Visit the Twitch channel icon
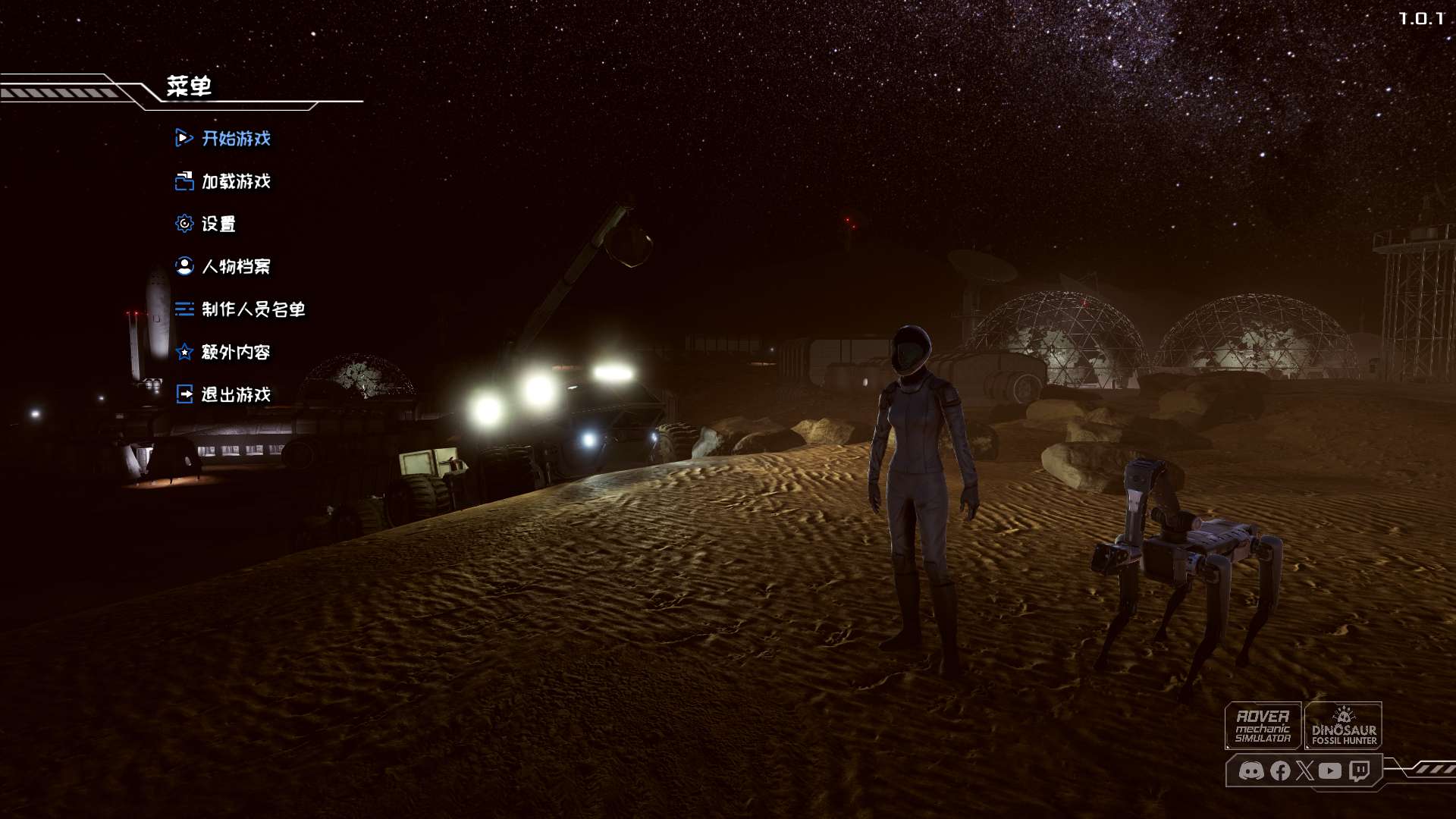The height and width of the screenshot is (819, 1456). click(x=1360, y=771)
